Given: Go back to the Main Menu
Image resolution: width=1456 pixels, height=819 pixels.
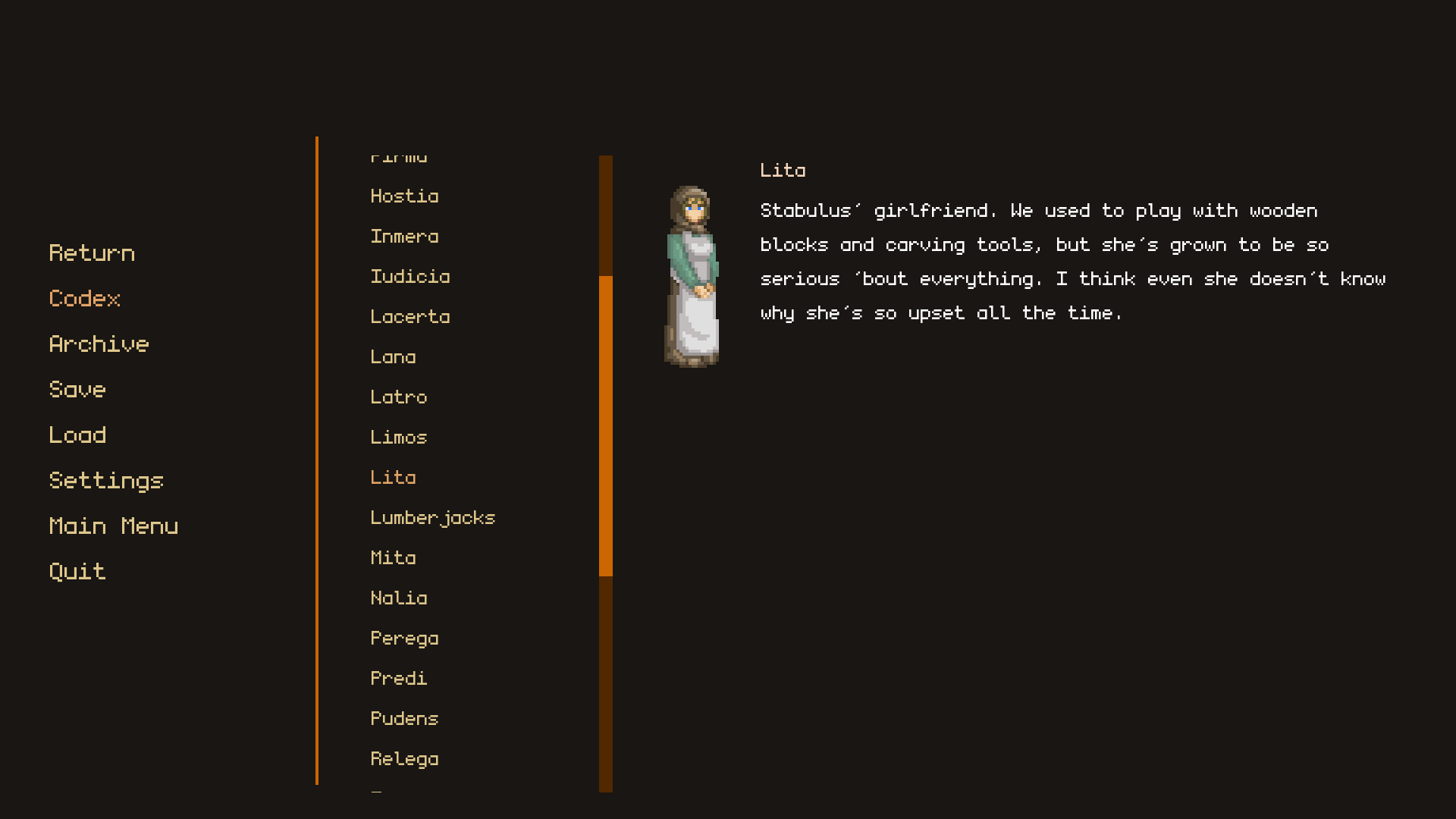Looking at the screenshot, I should point(114,526).
